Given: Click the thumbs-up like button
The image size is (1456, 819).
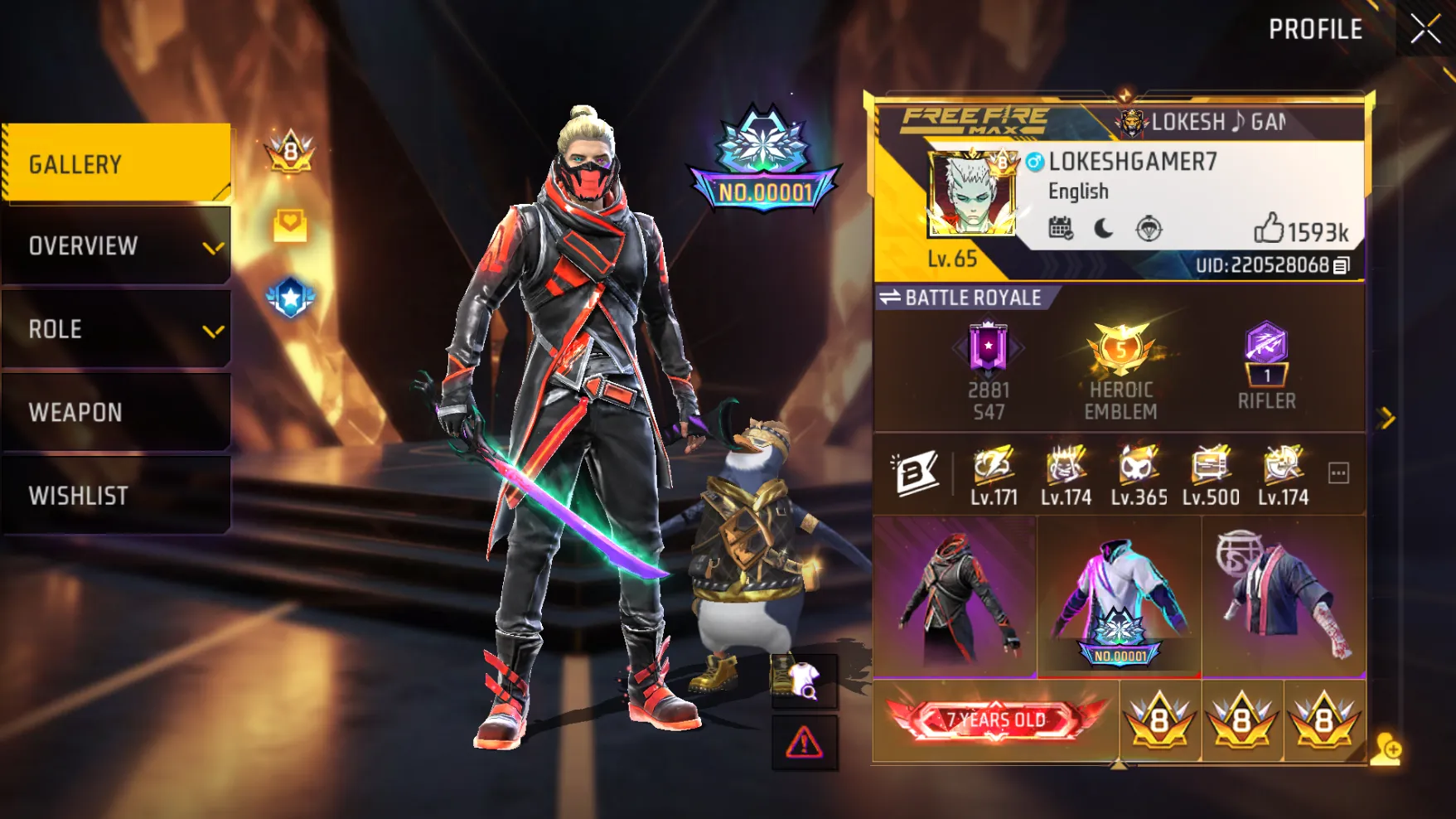Looking at the screenshot, I should pos(1269,228).
